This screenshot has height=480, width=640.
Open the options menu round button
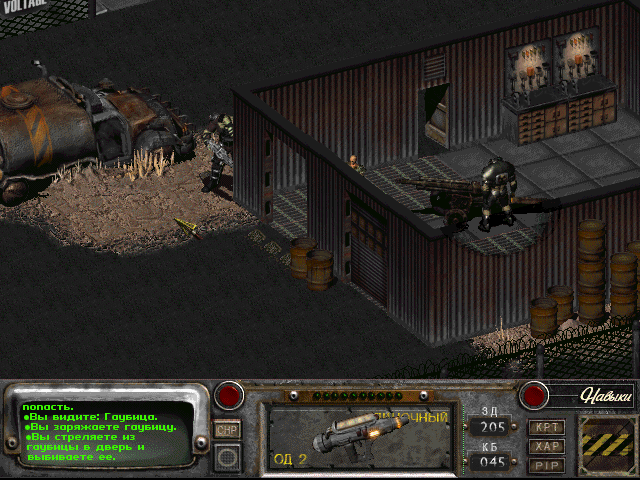[228, 458]
